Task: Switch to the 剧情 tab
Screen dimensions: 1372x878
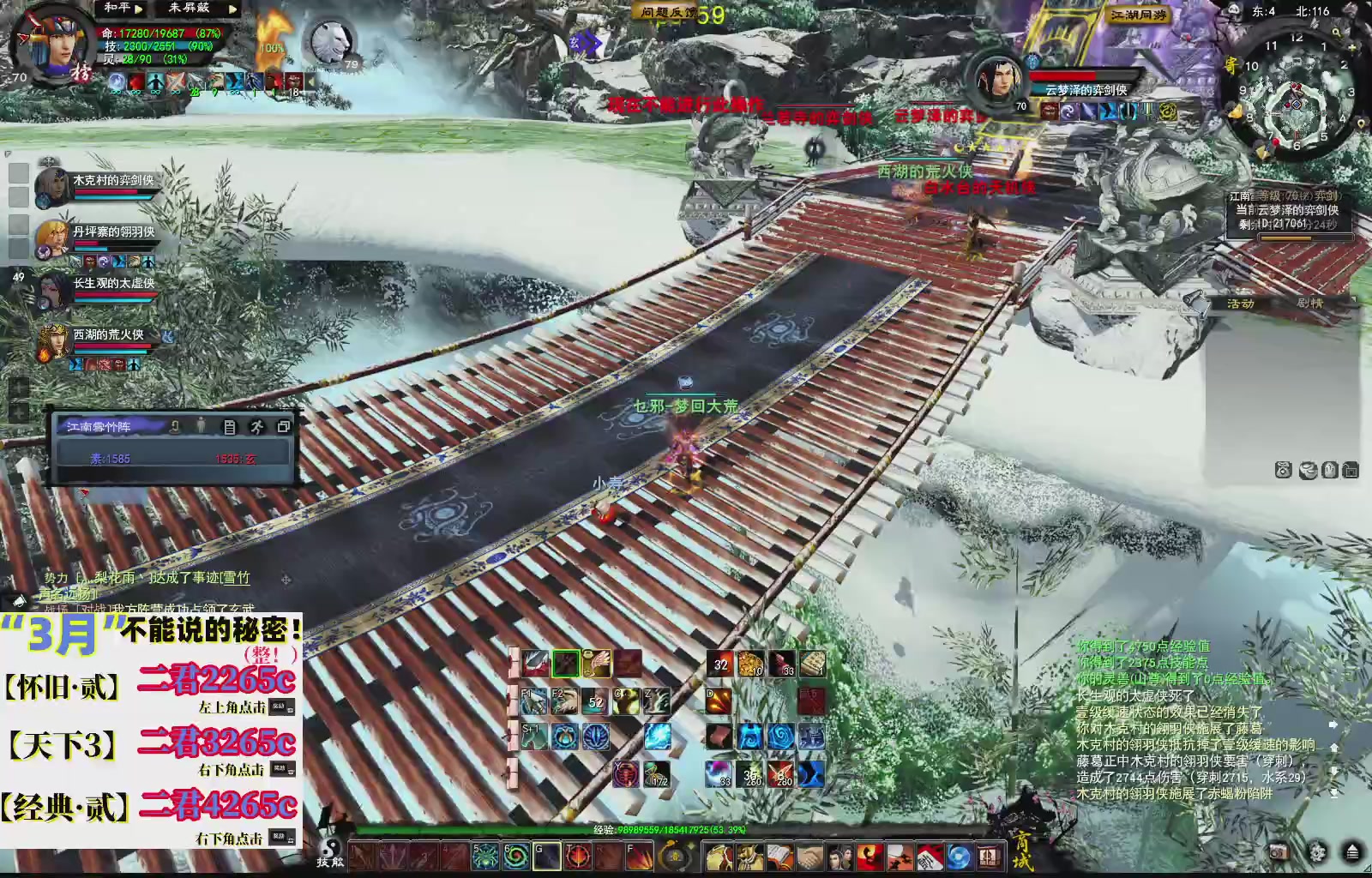Action: click(x=1309, y=304)
